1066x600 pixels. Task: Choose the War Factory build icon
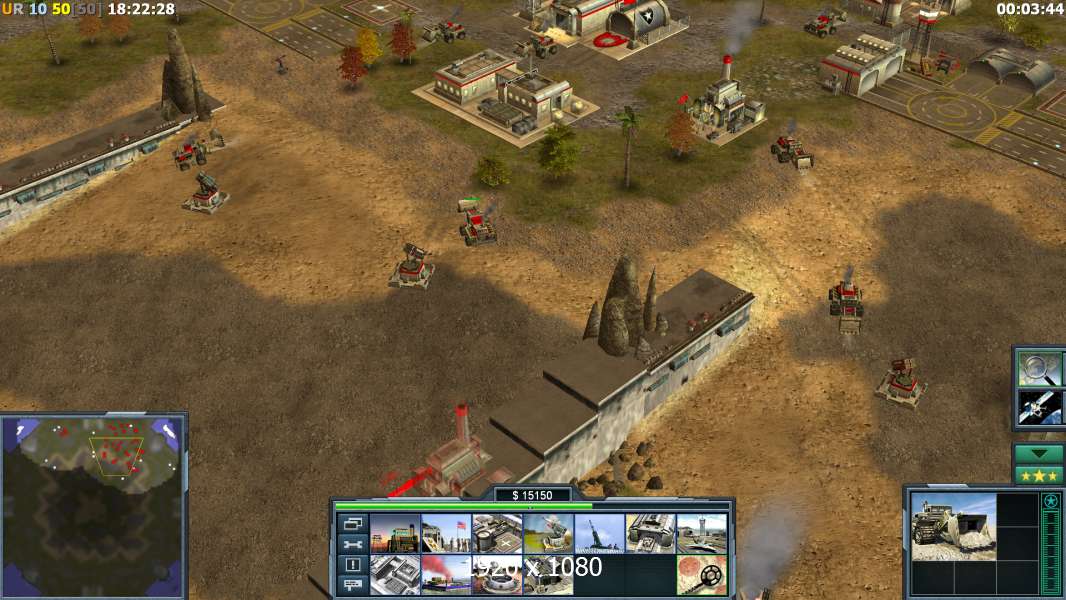(x=651, y=534)
